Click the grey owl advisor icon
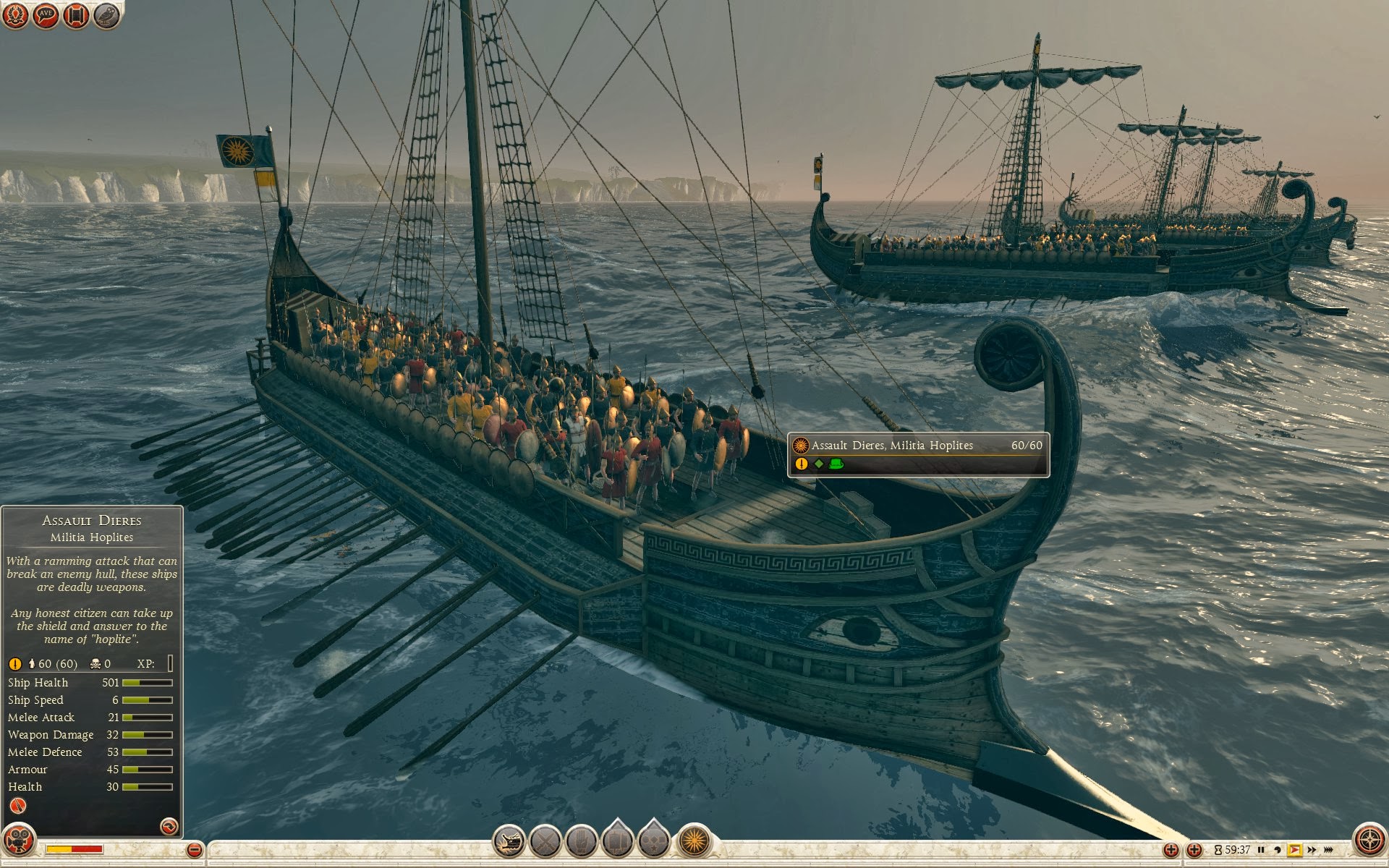Viewport: 1389px width, 868px height. (106, 14)
